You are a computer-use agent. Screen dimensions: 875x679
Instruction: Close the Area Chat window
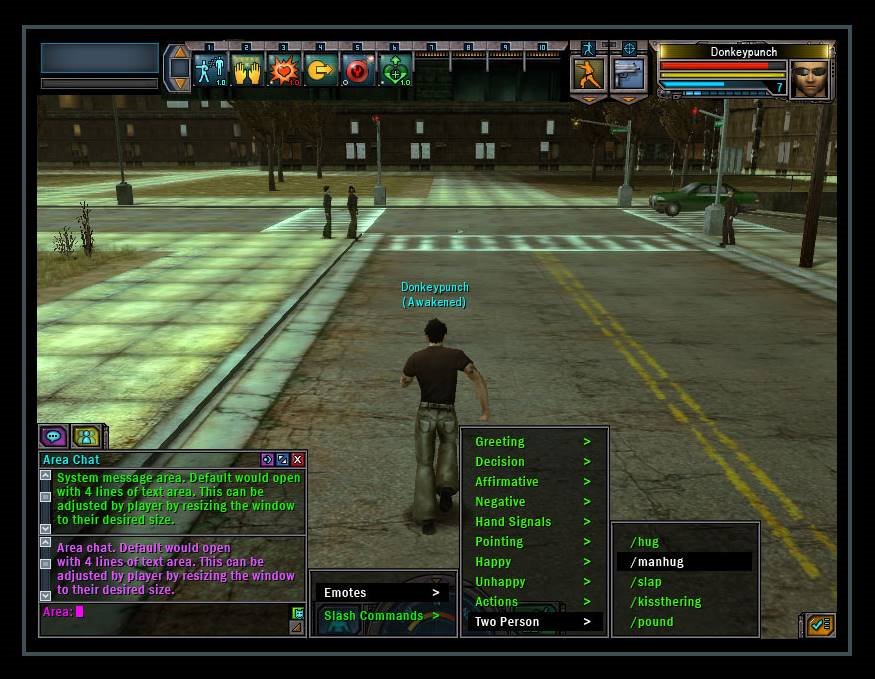[x=298, y=460]
